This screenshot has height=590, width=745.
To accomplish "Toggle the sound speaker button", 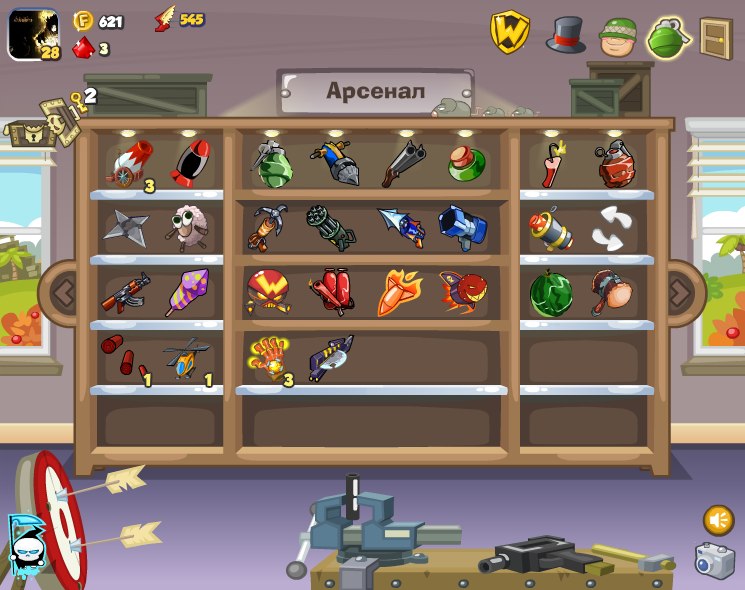I will [718, 520].
